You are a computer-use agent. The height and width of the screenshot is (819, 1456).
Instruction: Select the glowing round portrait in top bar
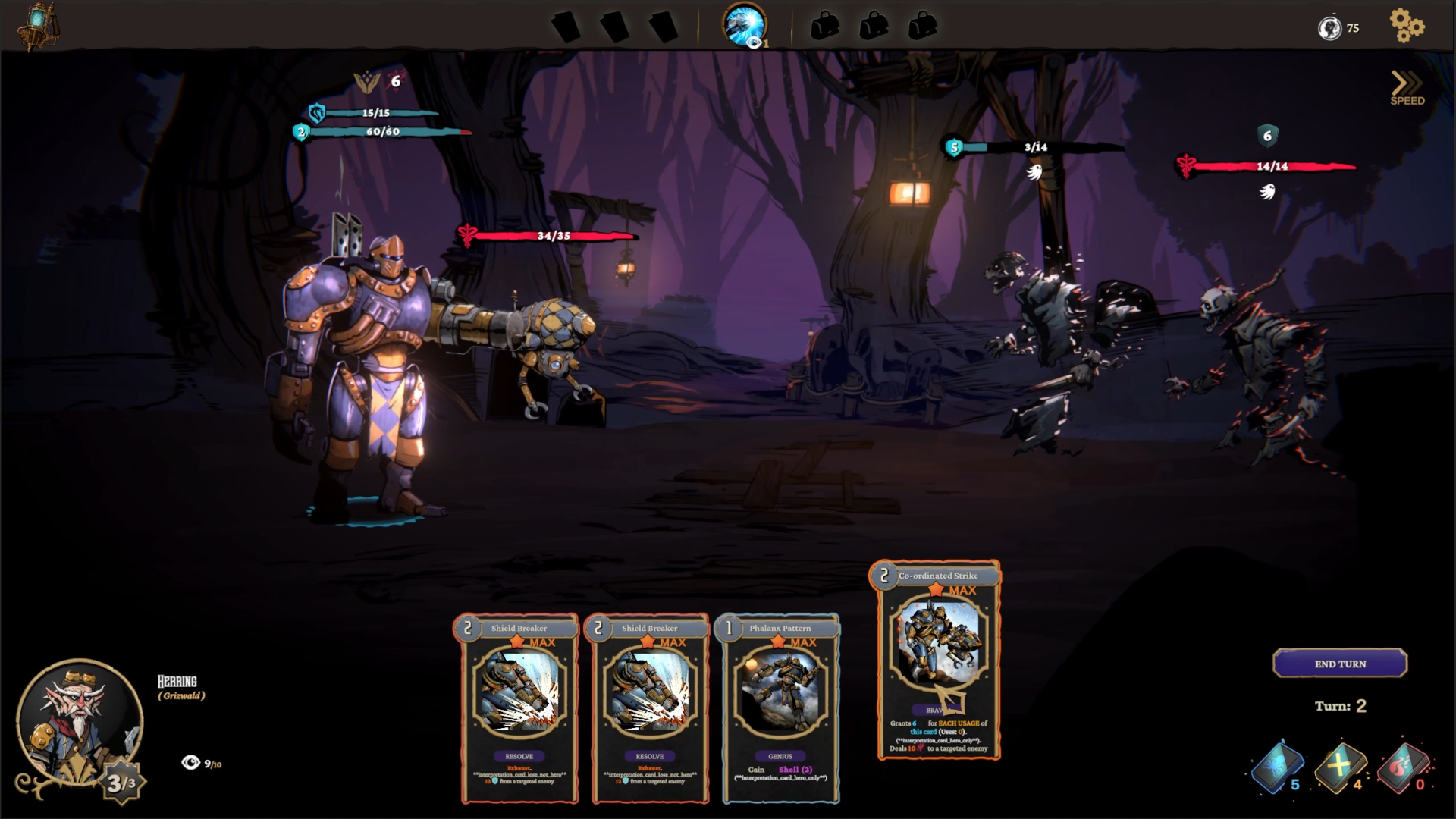click(x=744, y=26)
